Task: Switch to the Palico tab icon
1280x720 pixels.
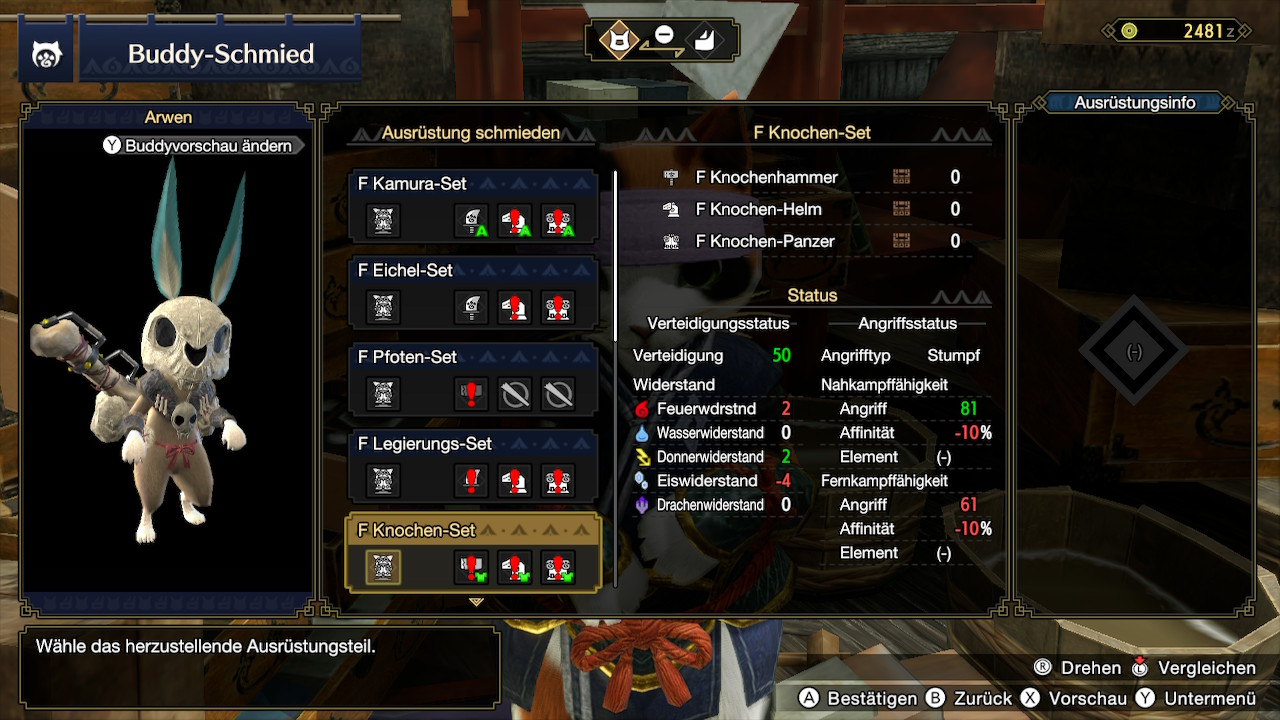Action: [618, 40]
